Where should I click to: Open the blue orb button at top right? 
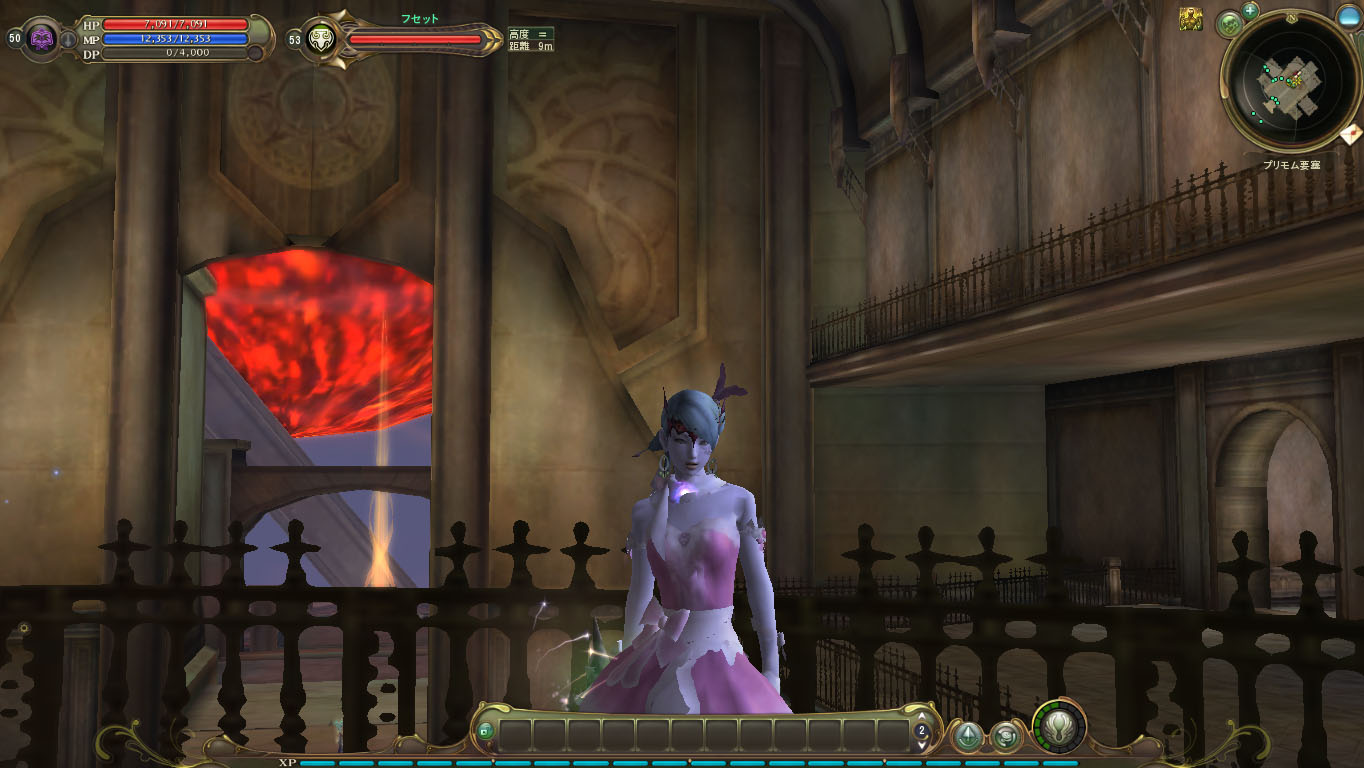(1349, 17)
